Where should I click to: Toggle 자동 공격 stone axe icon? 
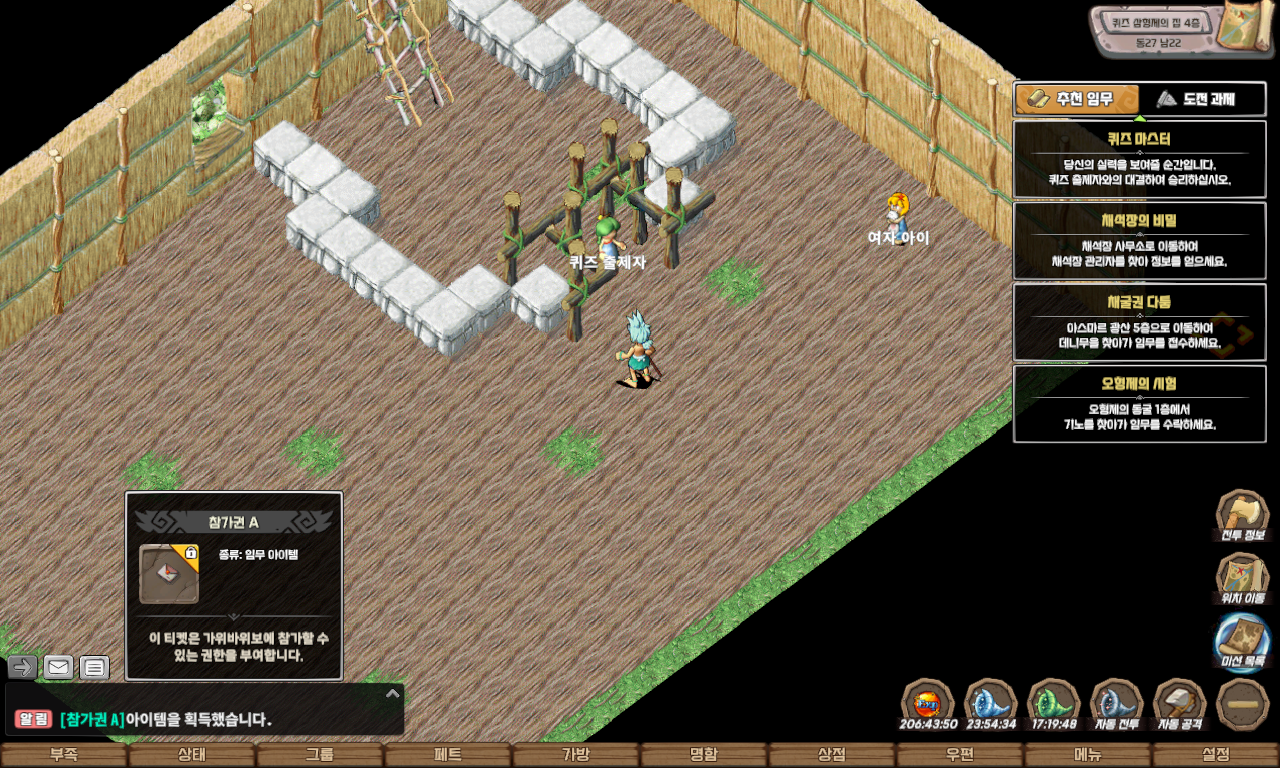pyautogui.click(x=1179, y=704)
